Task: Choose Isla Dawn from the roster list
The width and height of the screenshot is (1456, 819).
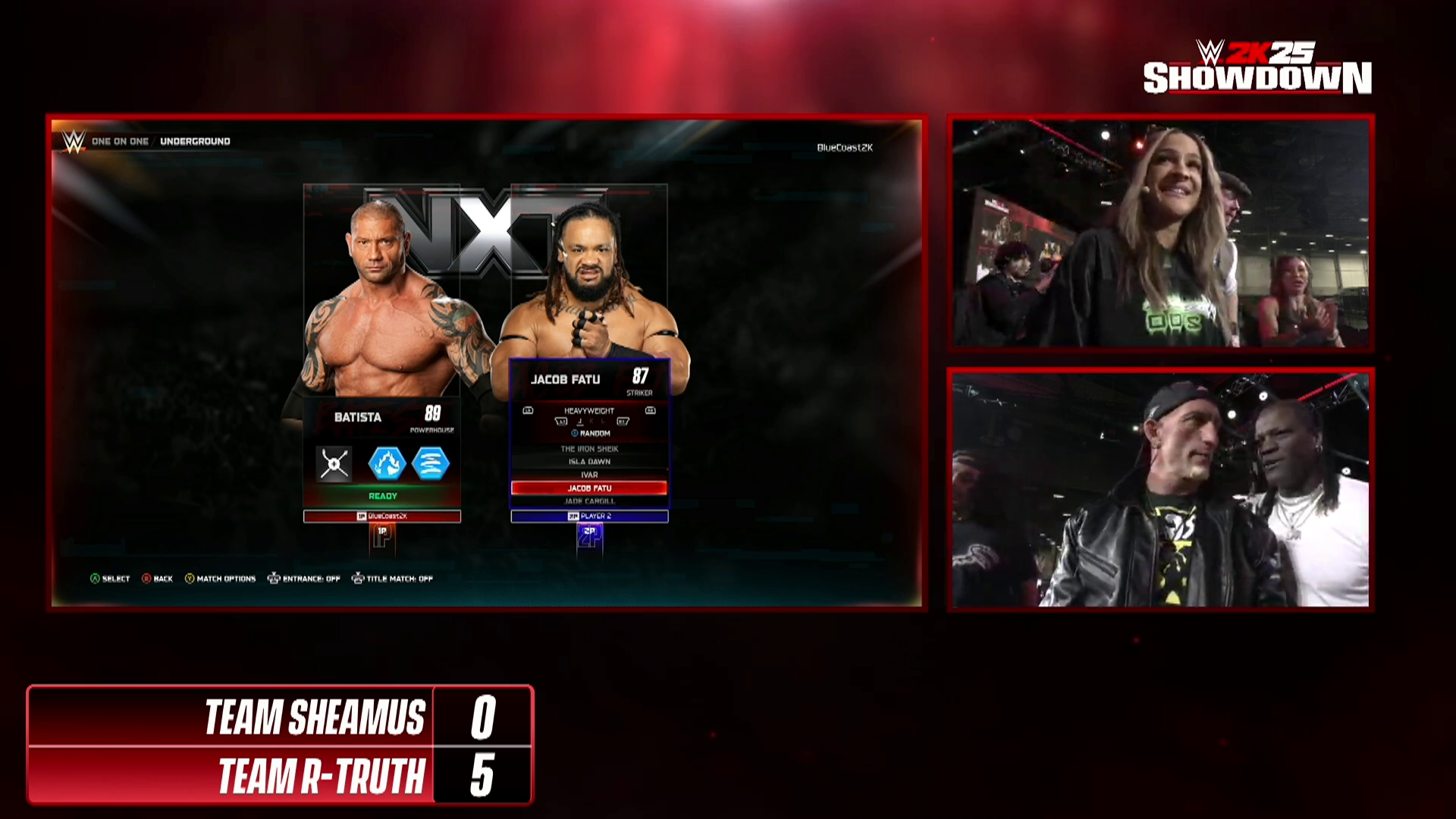Action: point(589,462)
